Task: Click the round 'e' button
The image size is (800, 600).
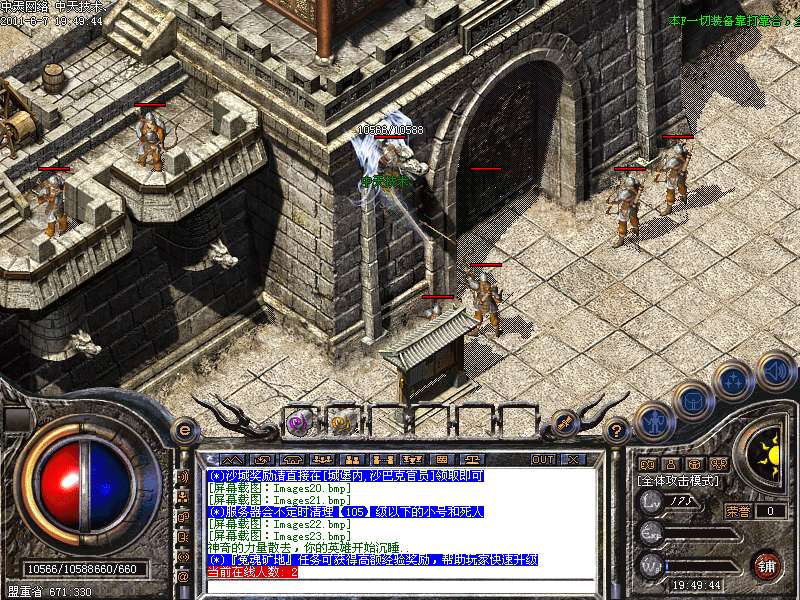Action: point(183,430)
